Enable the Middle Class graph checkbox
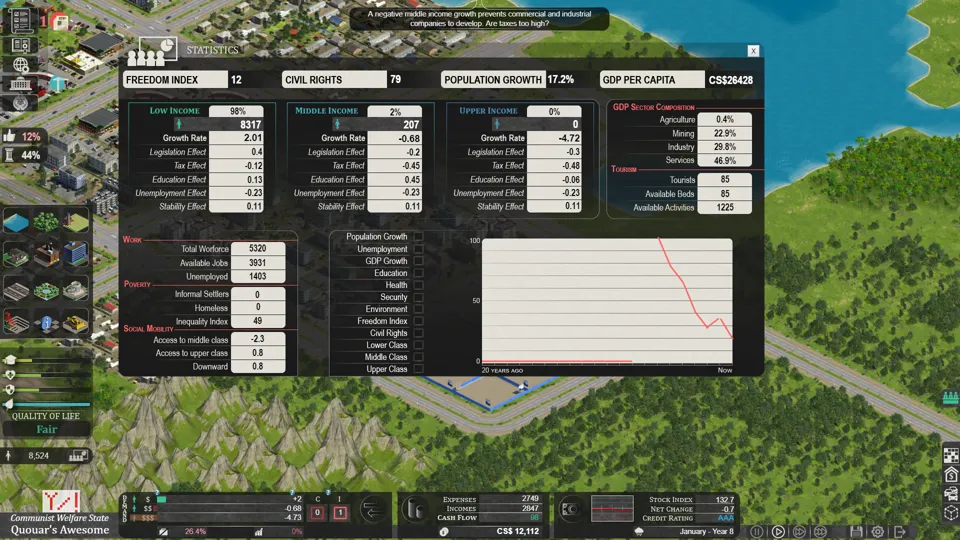960x540 pixels. (x=418, y=357)
